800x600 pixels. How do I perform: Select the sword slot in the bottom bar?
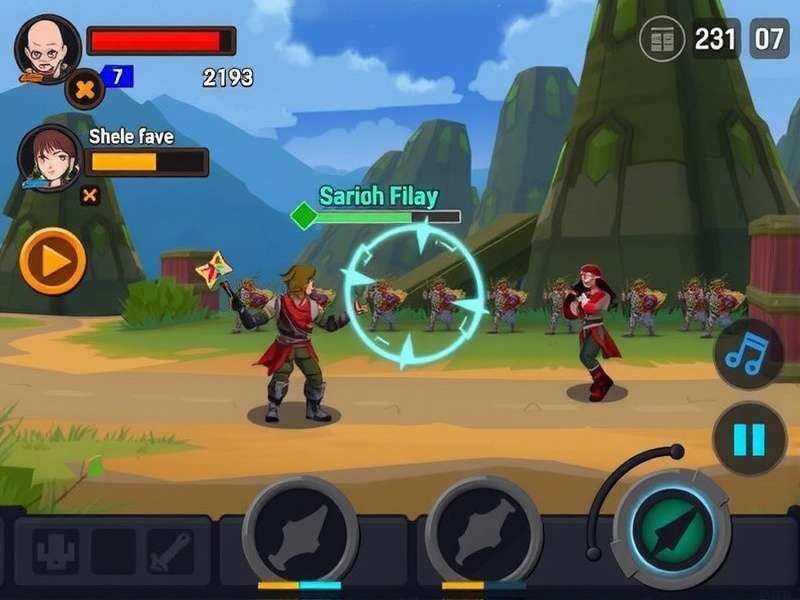tap(170, 551)
